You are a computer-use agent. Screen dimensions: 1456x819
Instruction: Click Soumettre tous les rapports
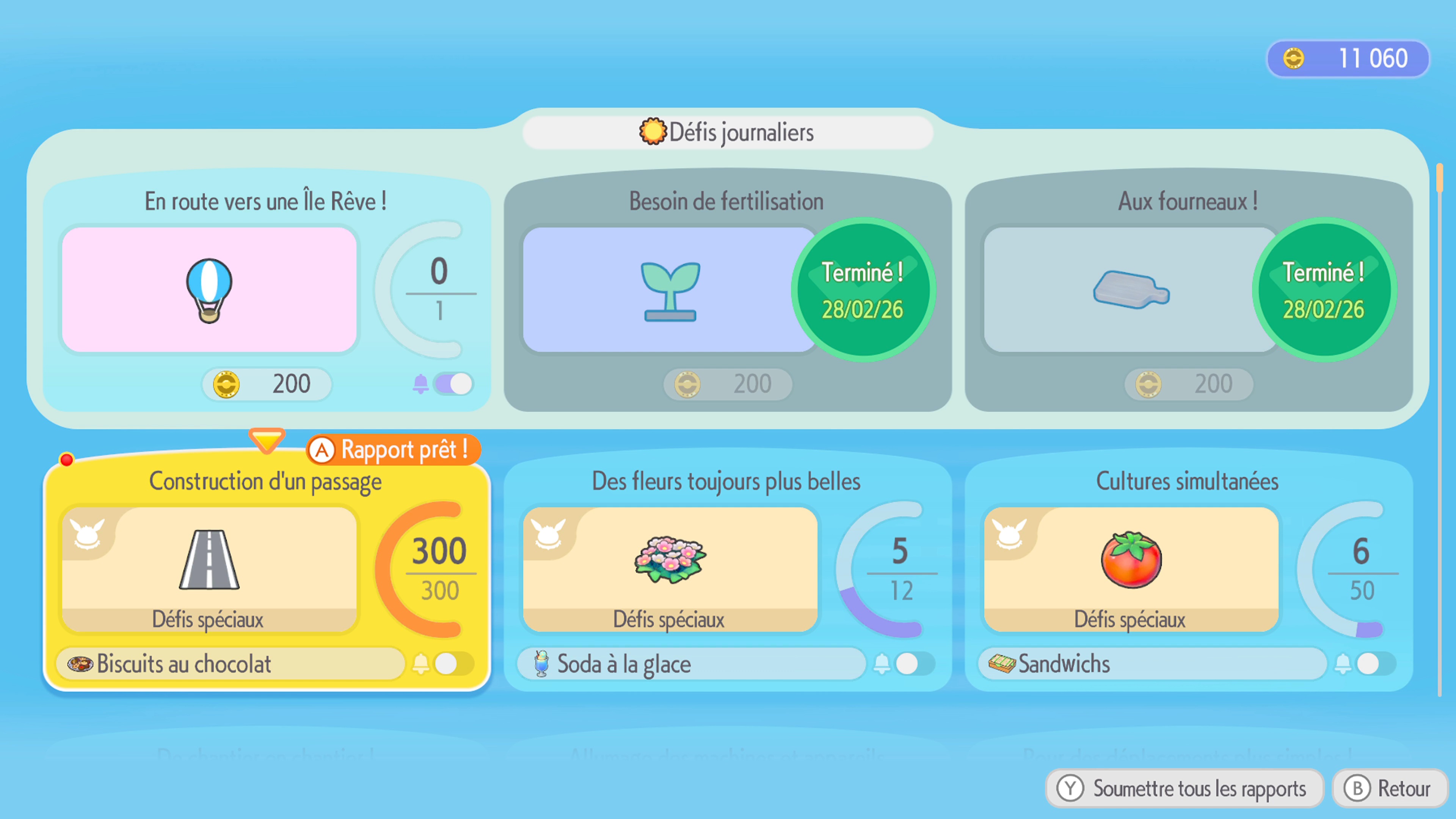click(x=1183, y=789)
